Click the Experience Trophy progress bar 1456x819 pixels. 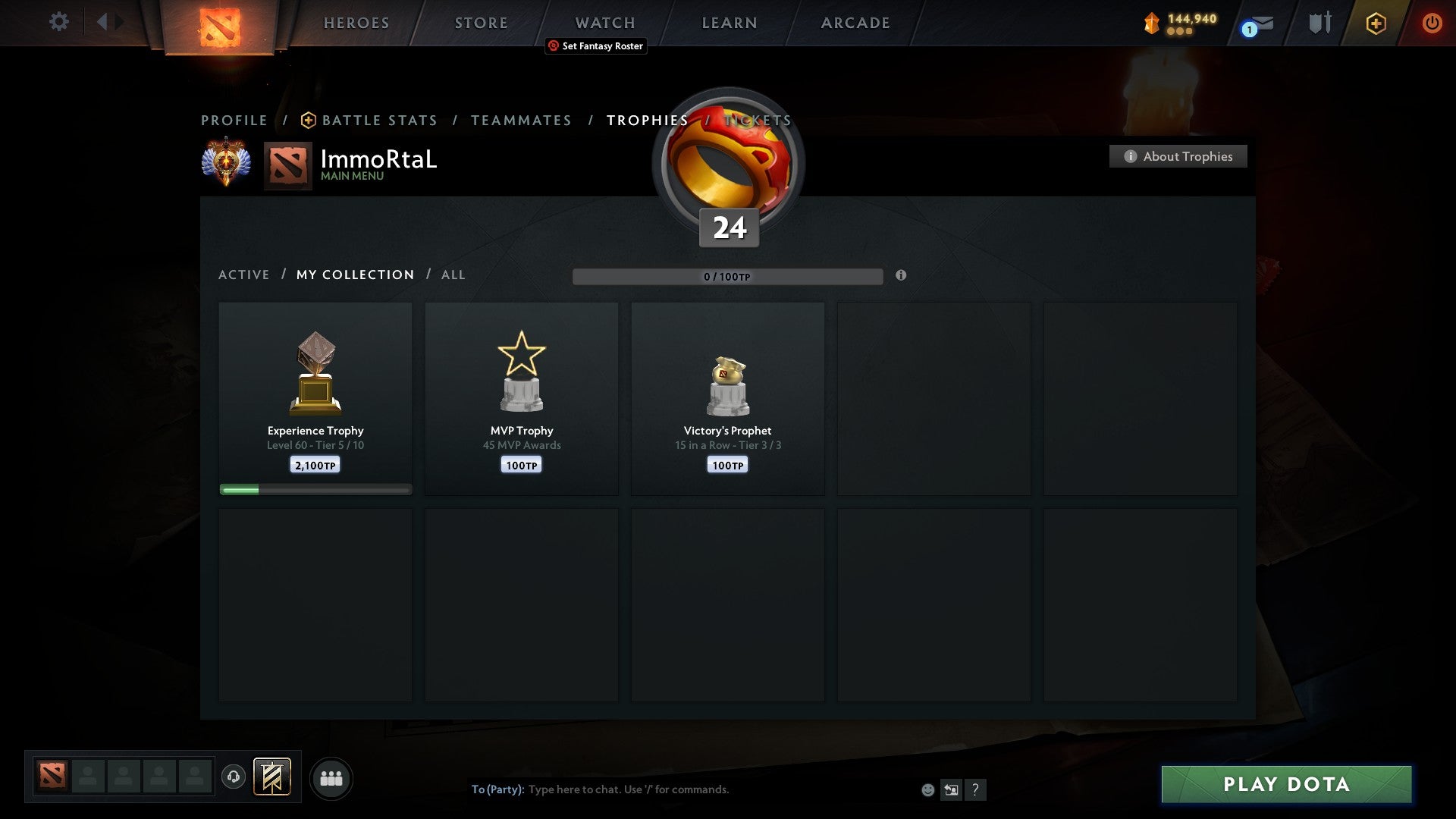click(x=315, y=489)
